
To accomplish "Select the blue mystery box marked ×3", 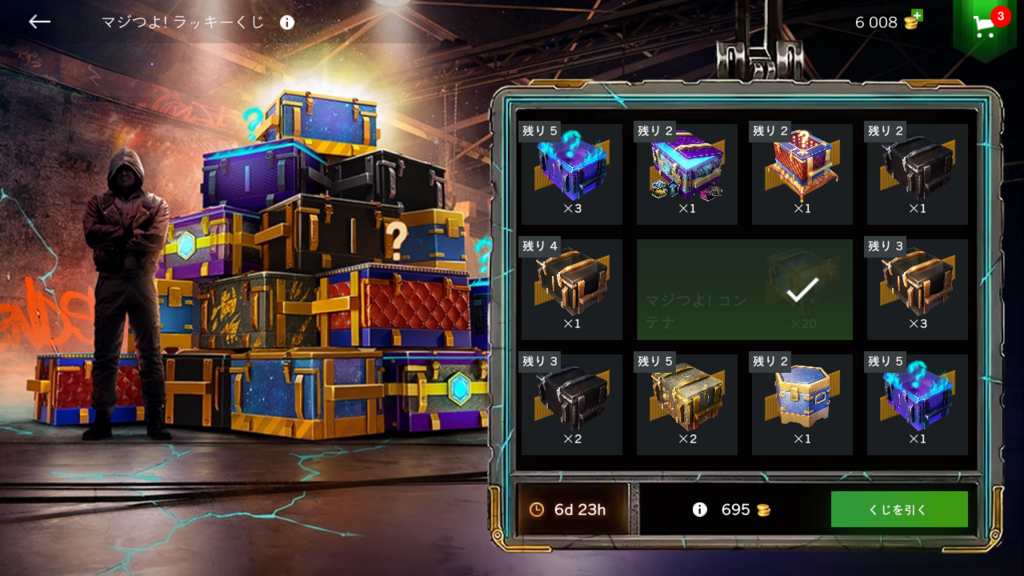I will 572,174.
